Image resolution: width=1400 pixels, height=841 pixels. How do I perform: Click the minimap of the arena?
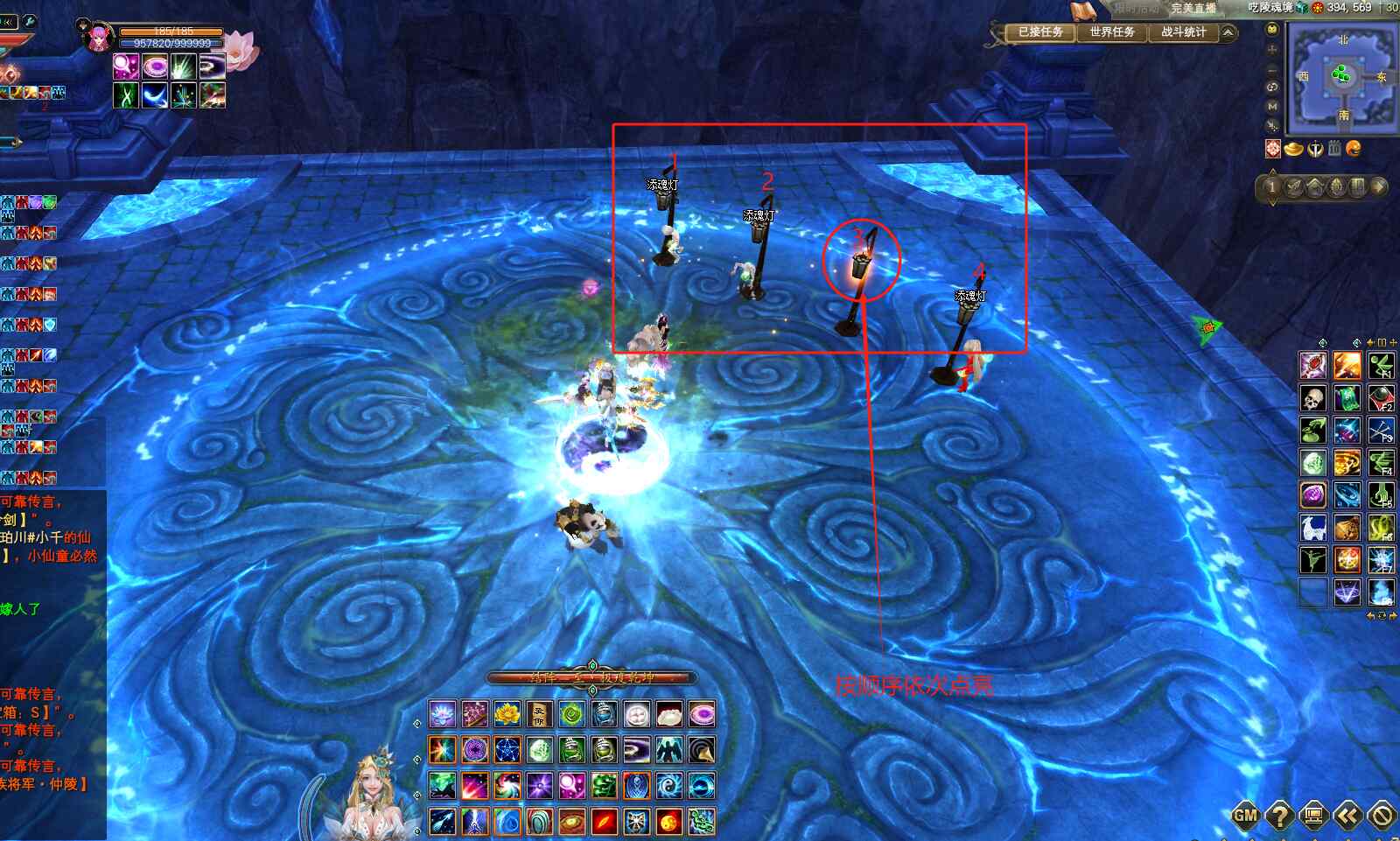[x=1342, y=76]
